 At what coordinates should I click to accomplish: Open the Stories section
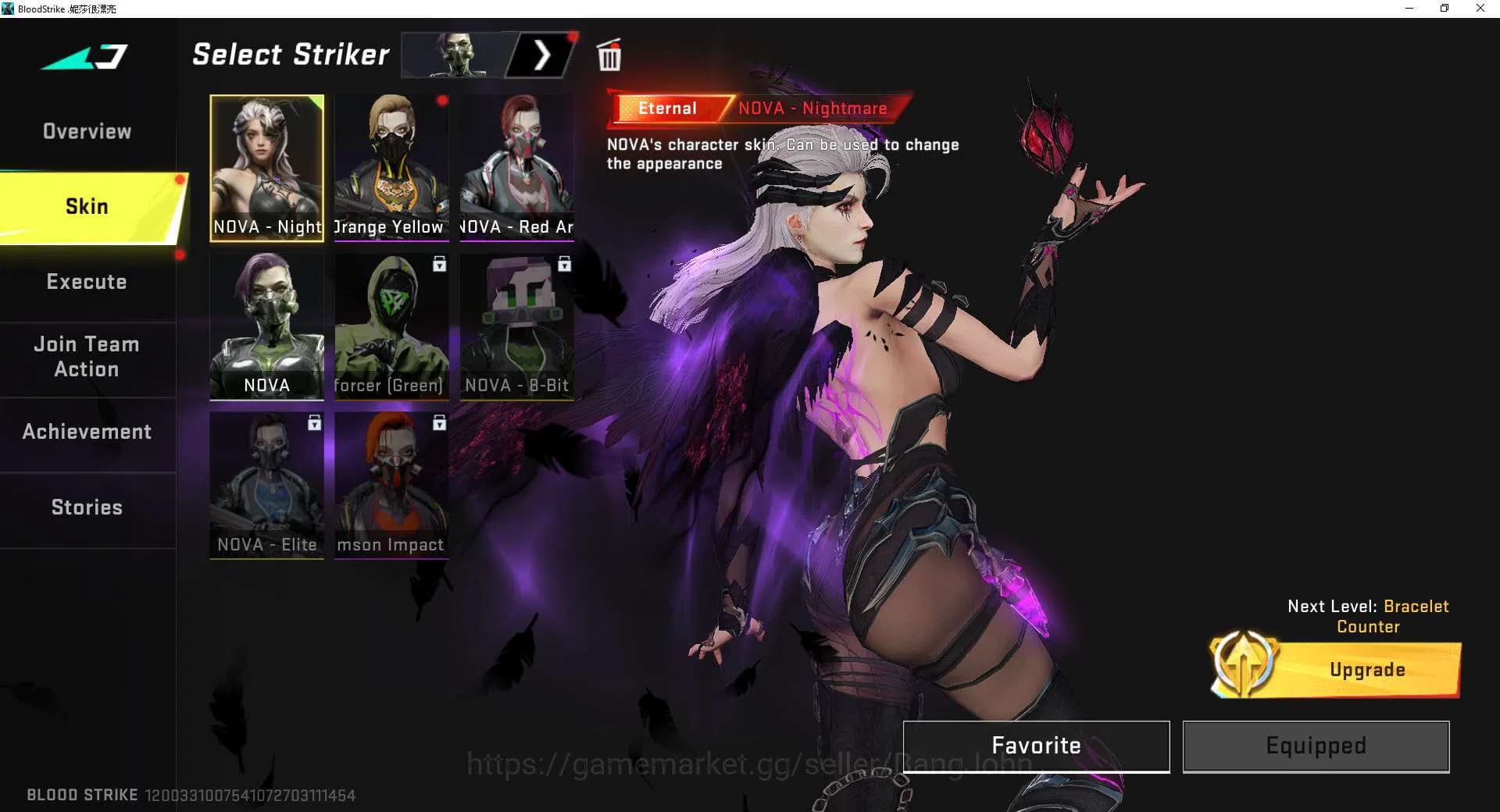click(86, 507)
